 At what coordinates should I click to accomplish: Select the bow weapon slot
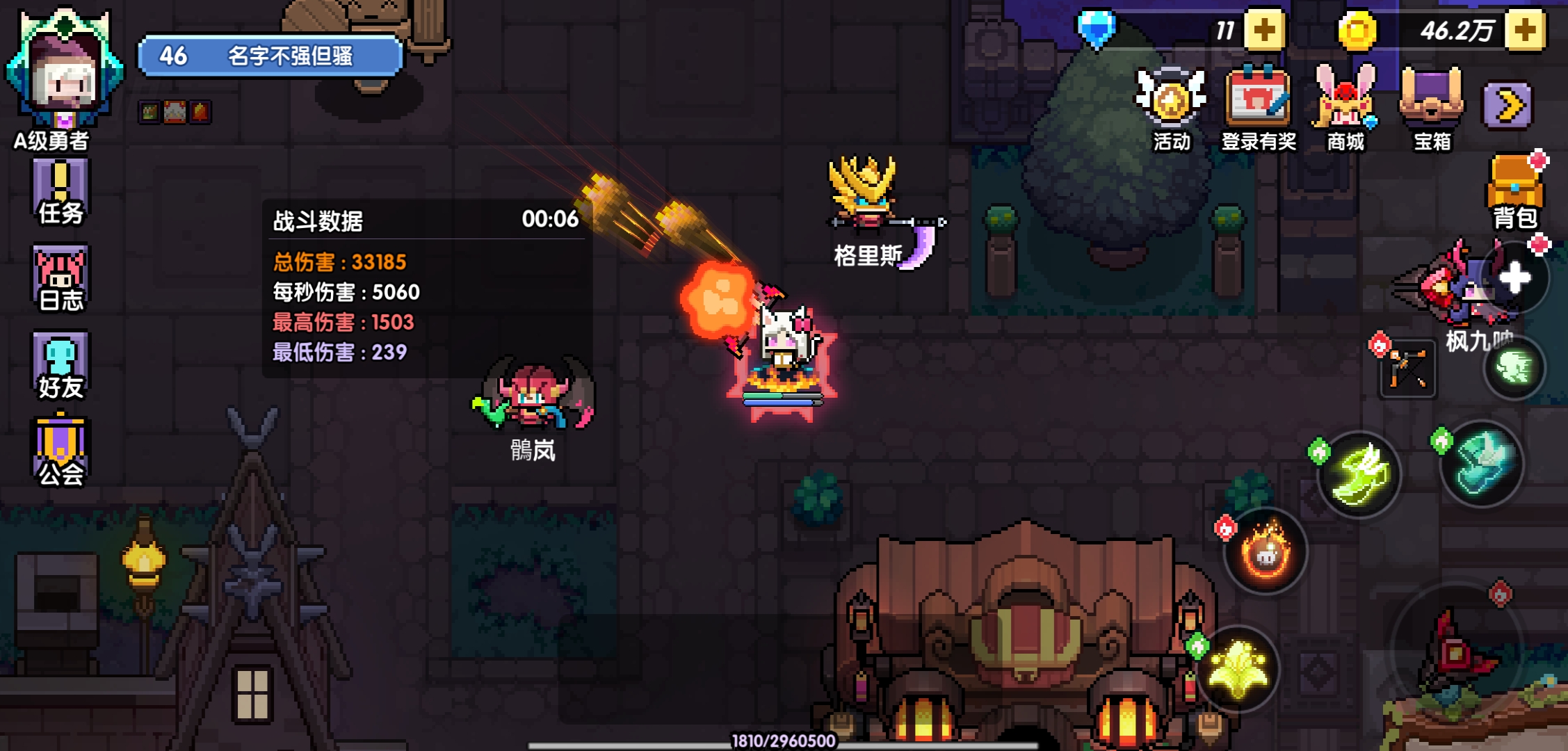(1408, 369)
